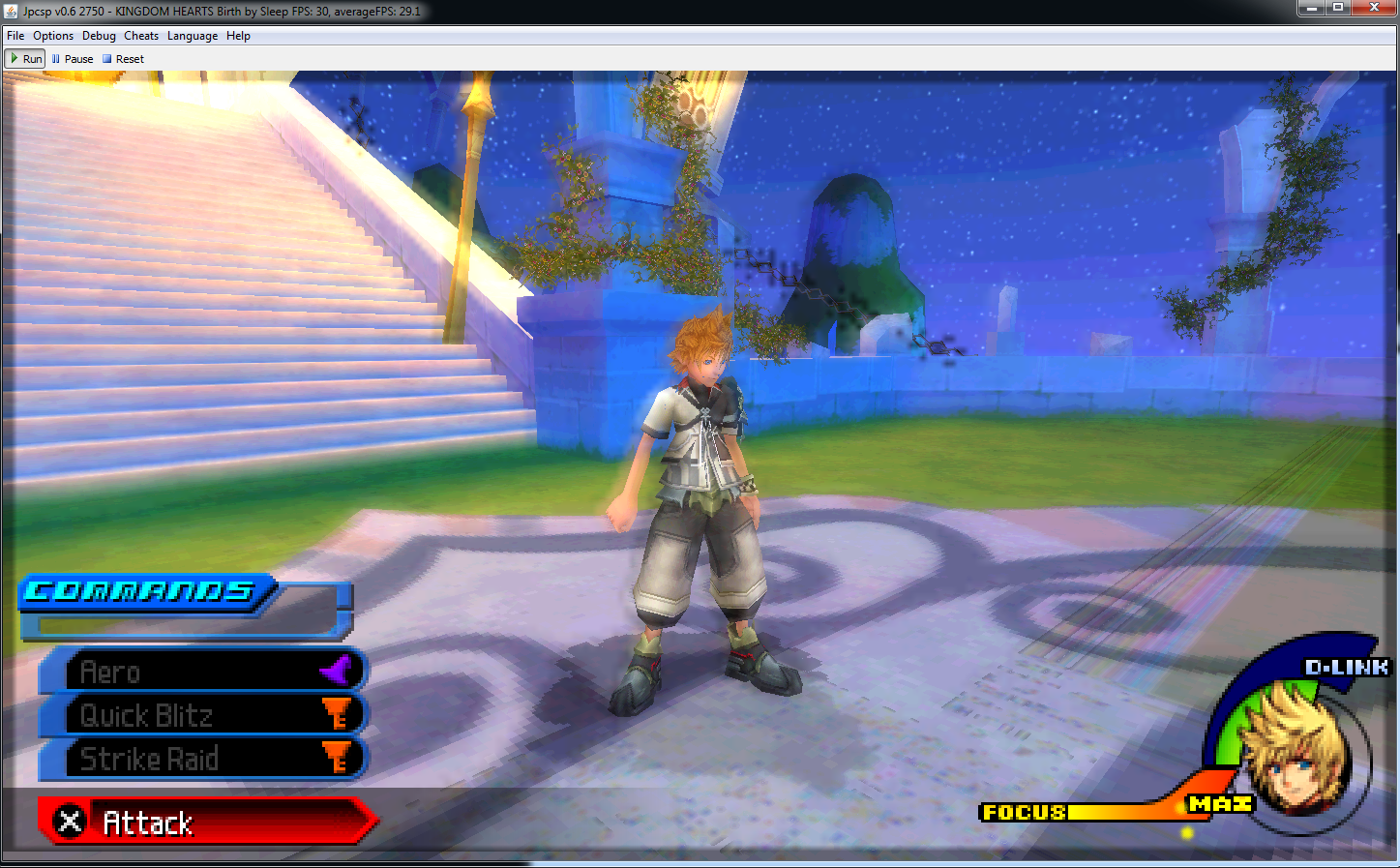
Task: Minimize the Jpcsp window
Action: click(x=1311, y=8)
